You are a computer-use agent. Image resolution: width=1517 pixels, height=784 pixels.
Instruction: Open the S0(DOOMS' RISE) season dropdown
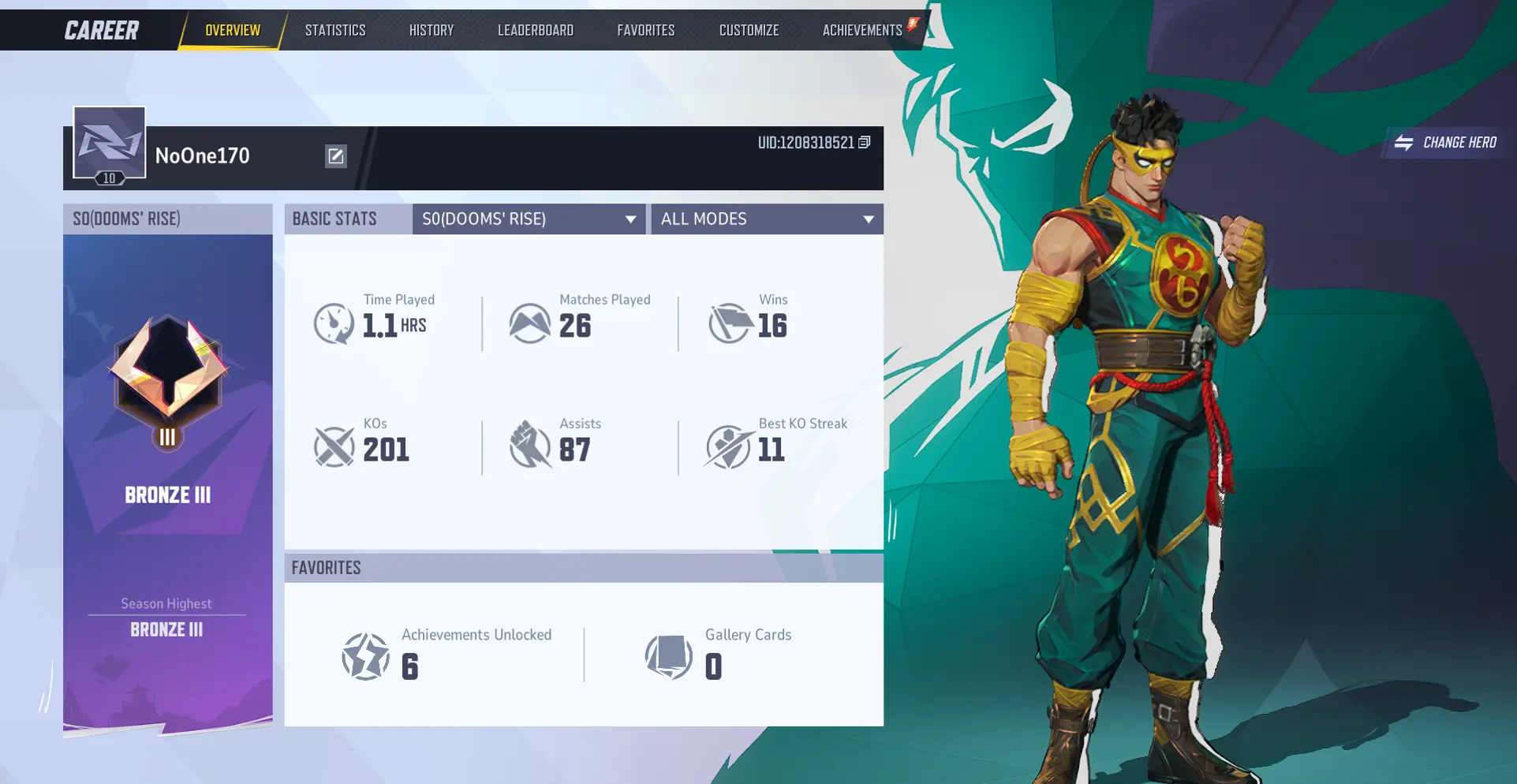click(529, 219)
